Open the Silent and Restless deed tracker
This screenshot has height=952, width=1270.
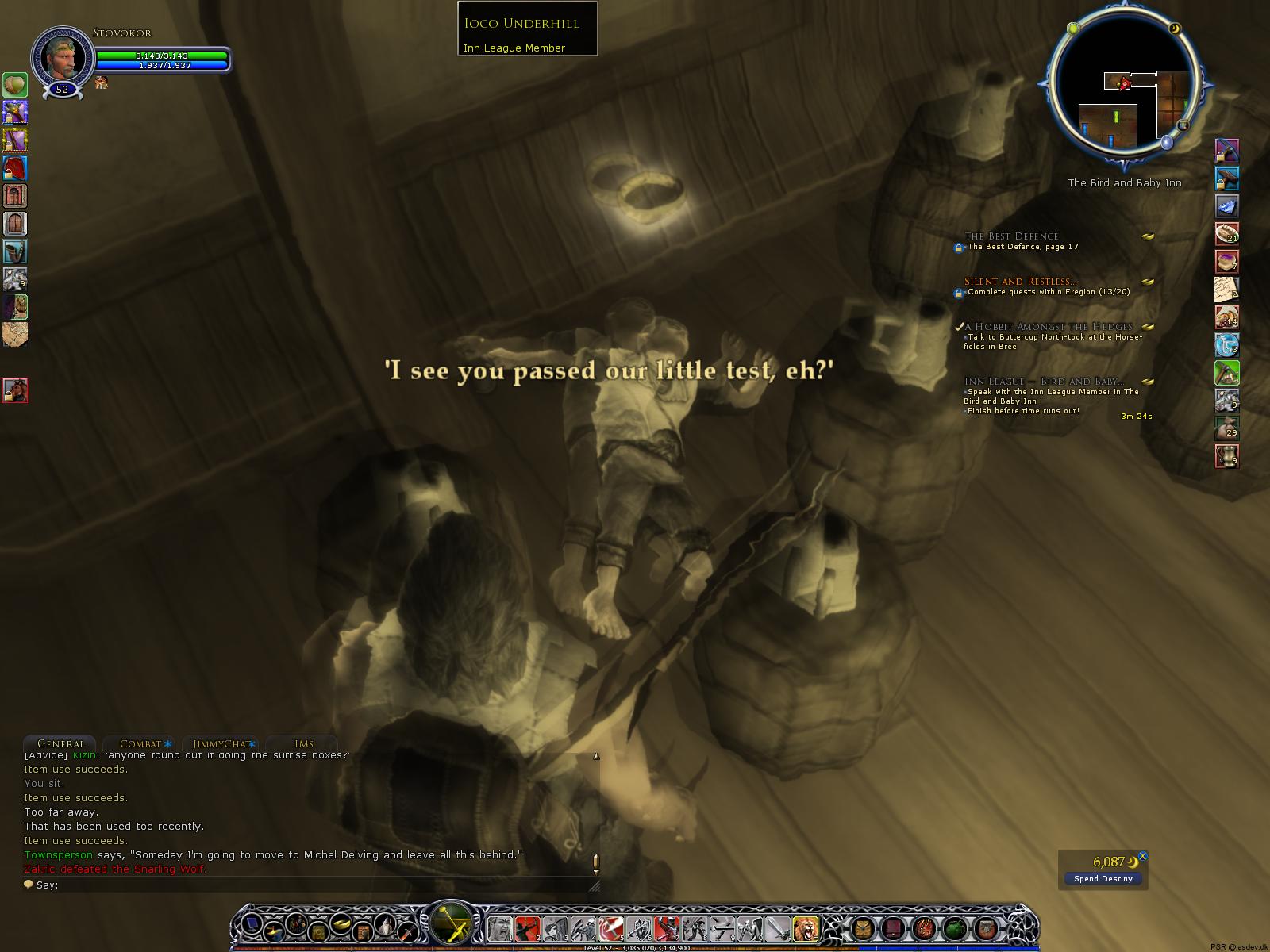[1020, 282]
